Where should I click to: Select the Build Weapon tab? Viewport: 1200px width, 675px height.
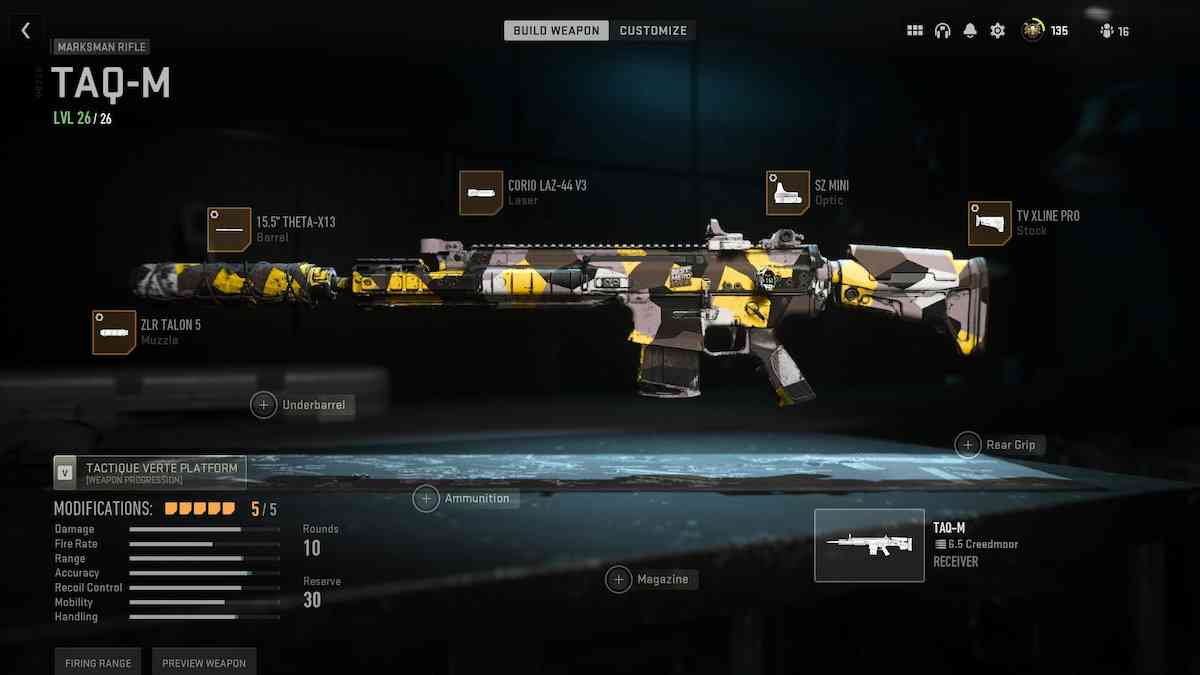click(556, 31)
